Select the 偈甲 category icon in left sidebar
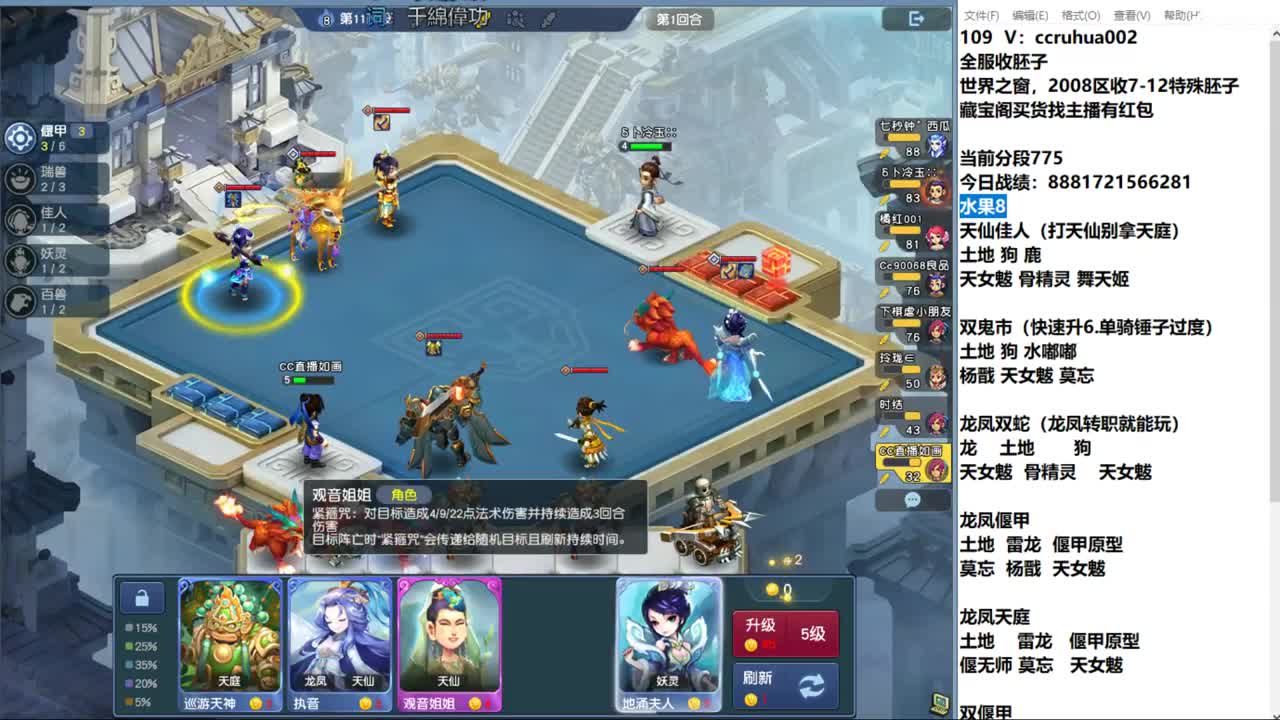This screenshot has height=720, width=1280. coord(20,138)
